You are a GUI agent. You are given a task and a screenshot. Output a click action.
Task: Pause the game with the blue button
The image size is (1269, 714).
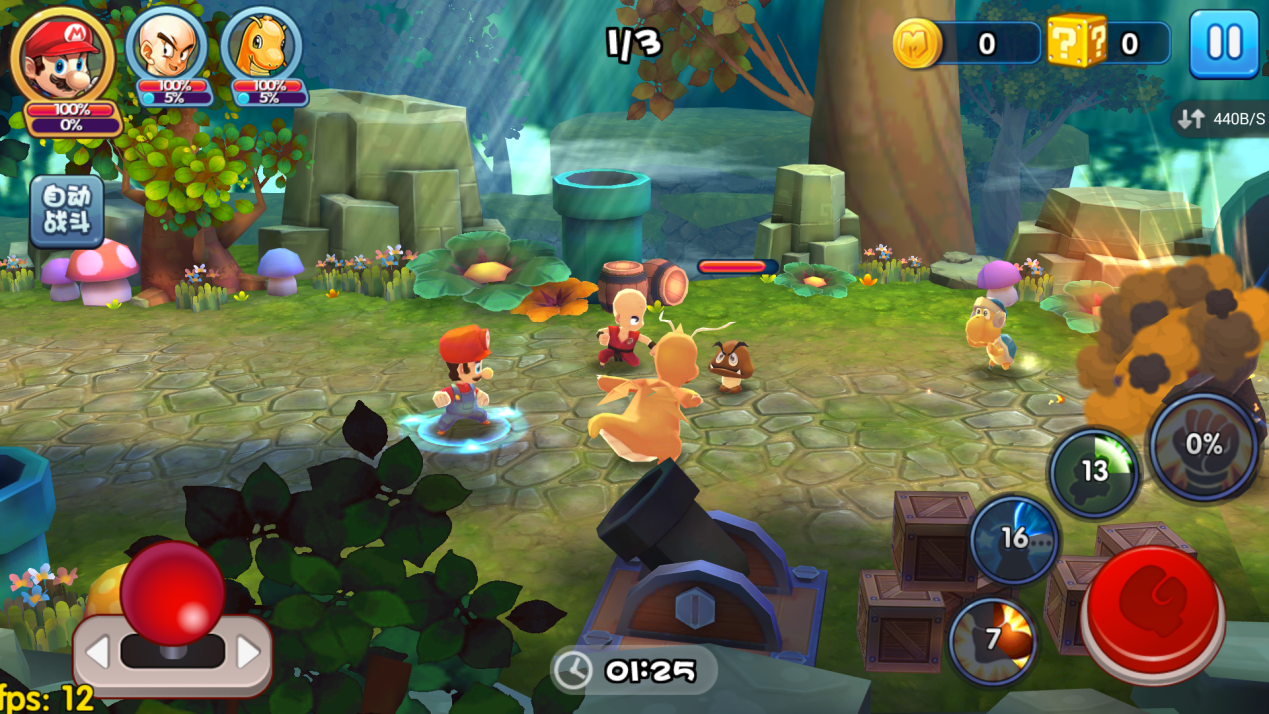pyautogui.click(x=1223, y=44)
